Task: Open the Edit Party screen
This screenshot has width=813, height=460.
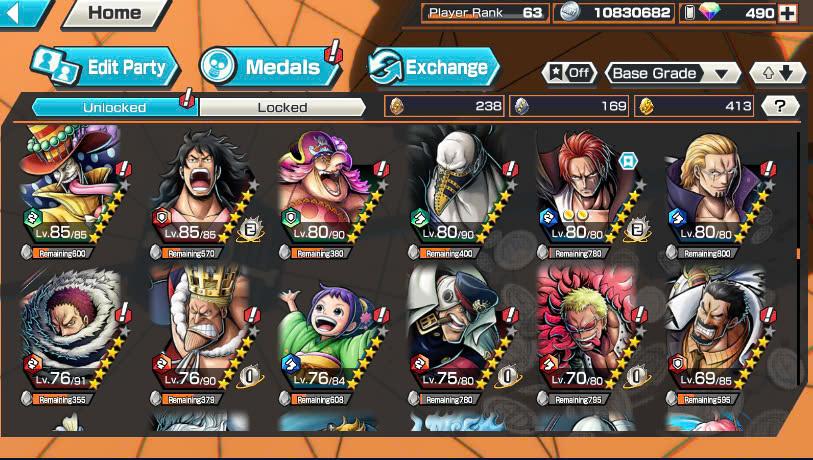Action: (105, 67)
